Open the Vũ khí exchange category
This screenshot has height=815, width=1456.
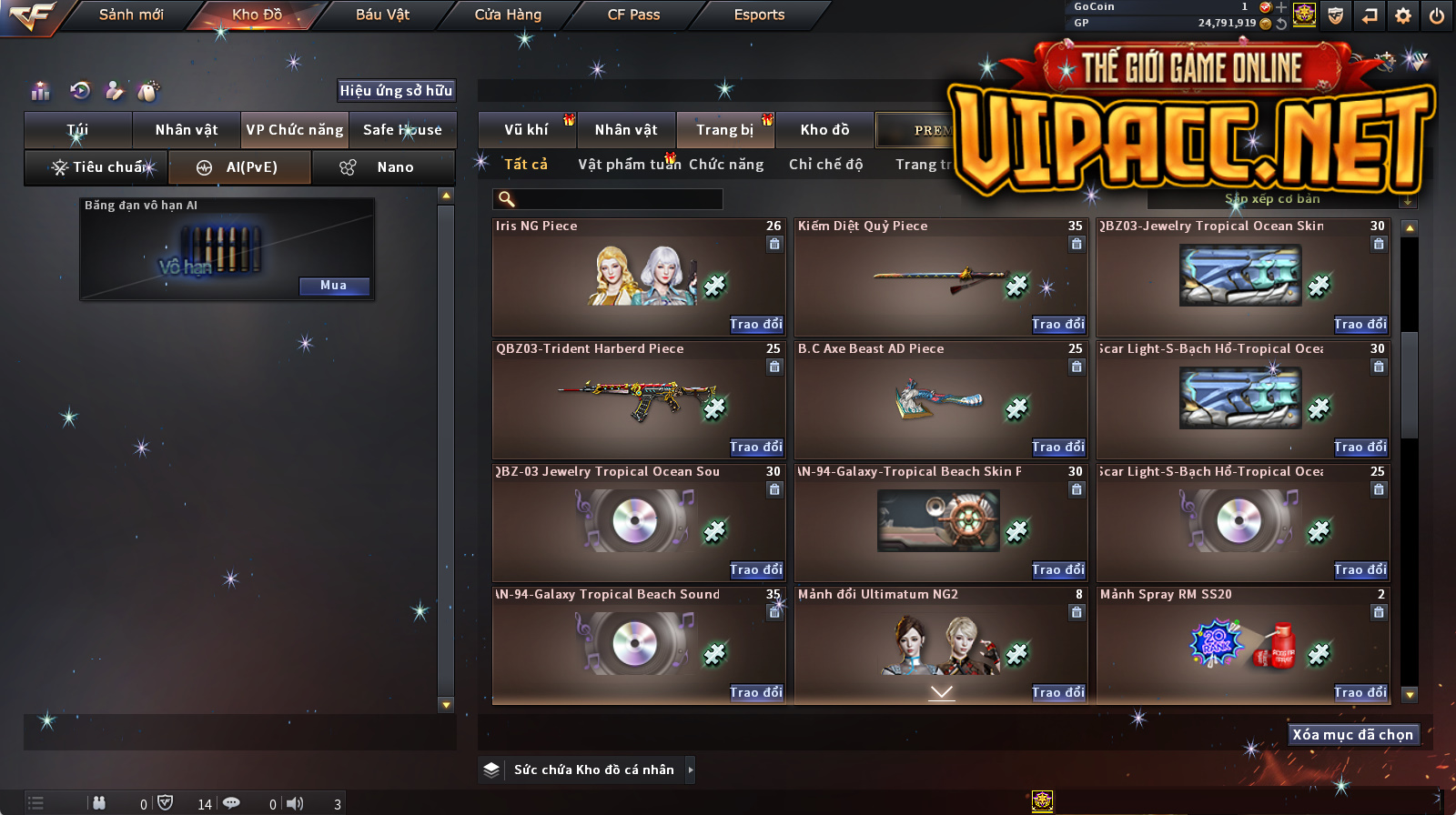pyautogui.click(x=526, y=130)
